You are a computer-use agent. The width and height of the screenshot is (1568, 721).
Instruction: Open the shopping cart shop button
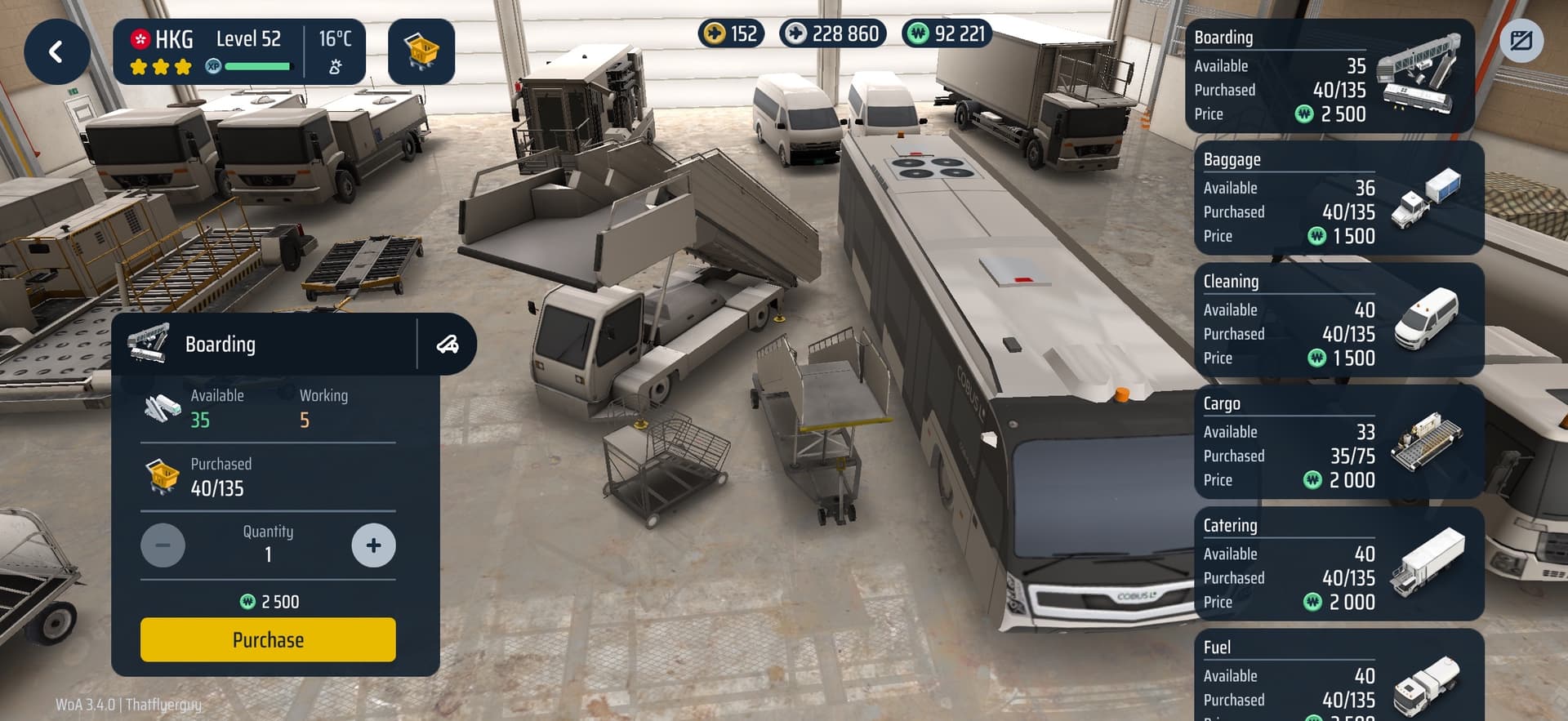point(421,52)
